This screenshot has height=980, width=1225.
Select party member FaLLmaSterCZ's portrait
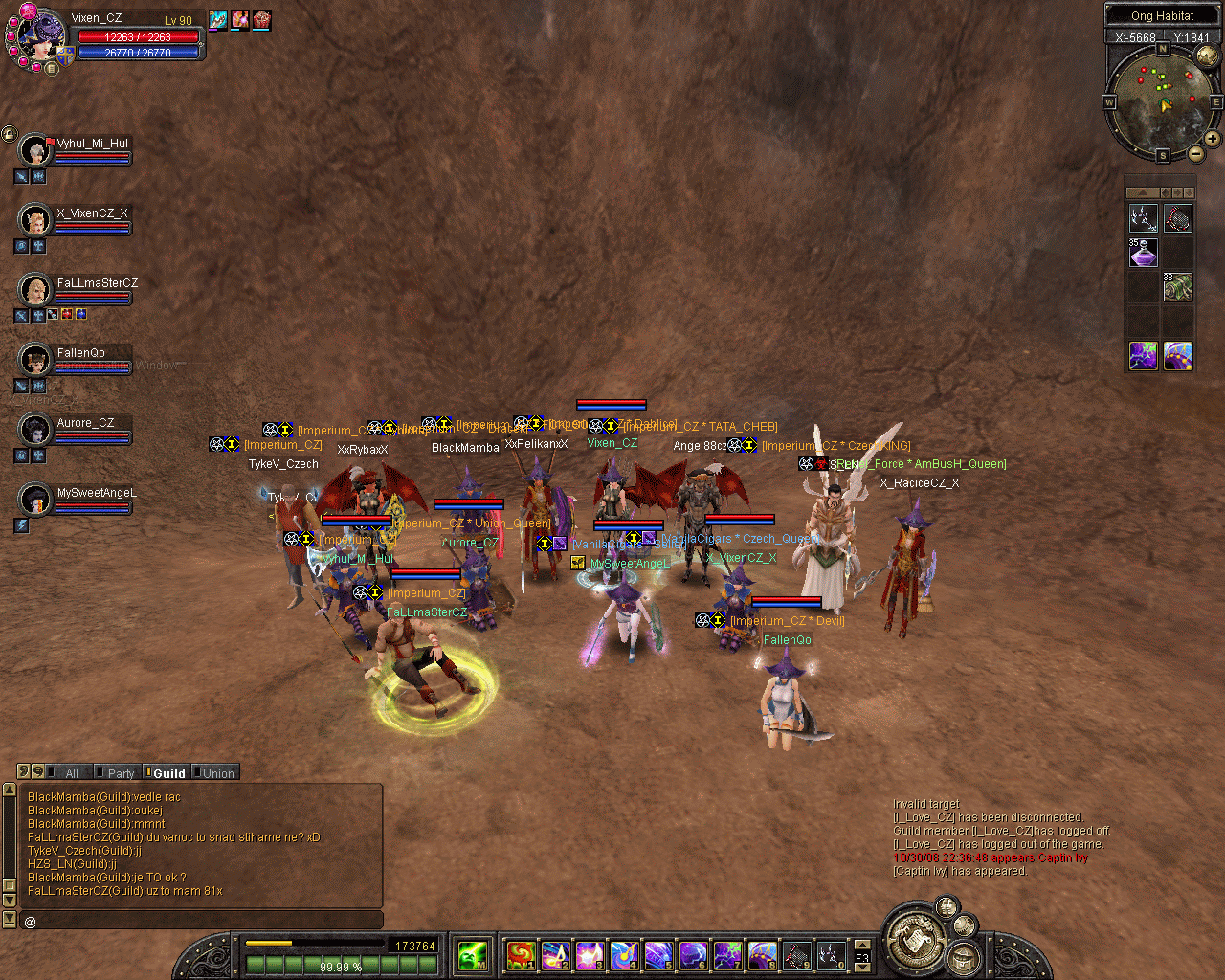[x=35, y=289]
